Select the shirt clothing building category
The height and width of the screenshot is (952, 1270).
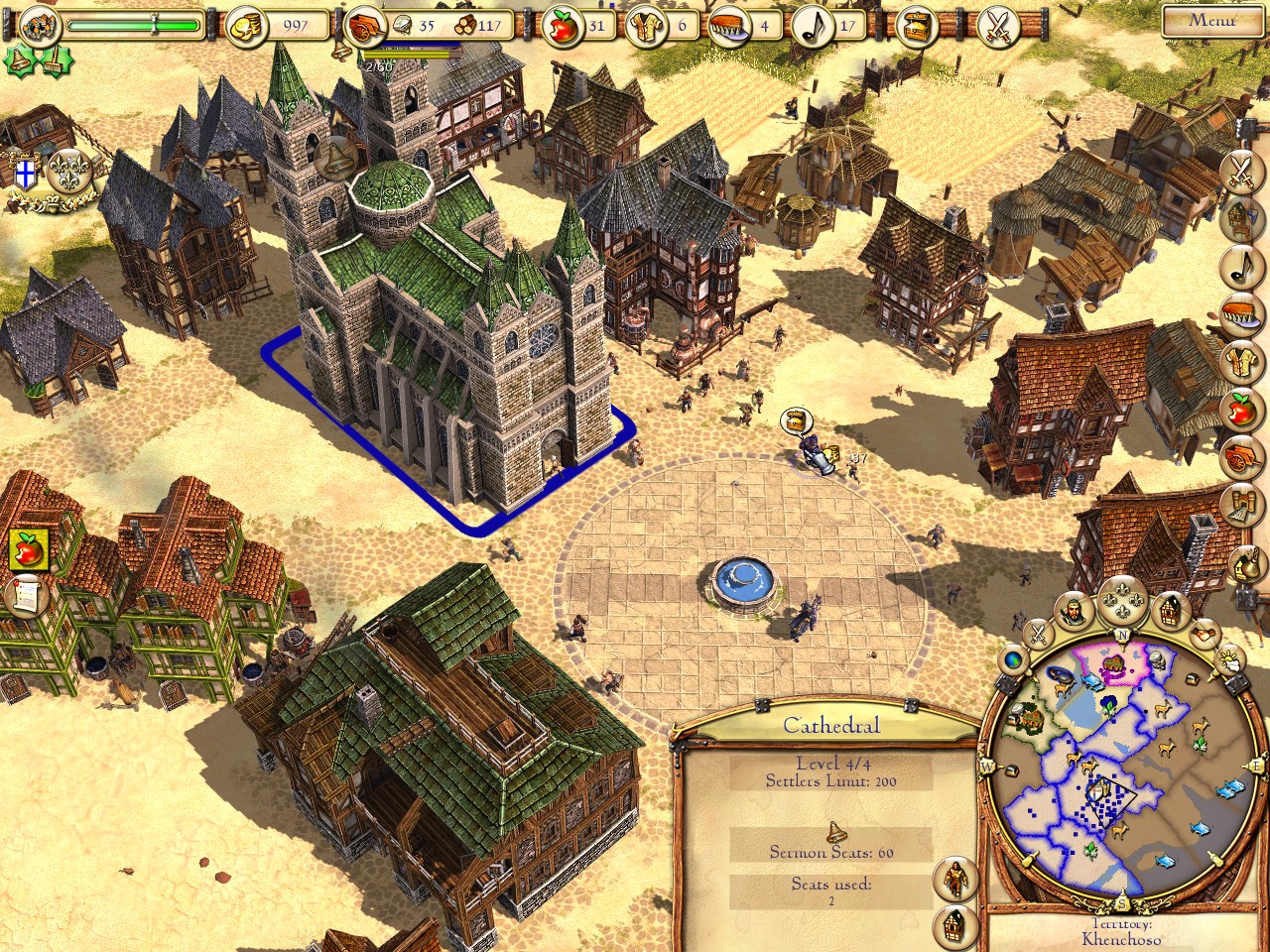pyautogui.click(x=1241, y=359)
